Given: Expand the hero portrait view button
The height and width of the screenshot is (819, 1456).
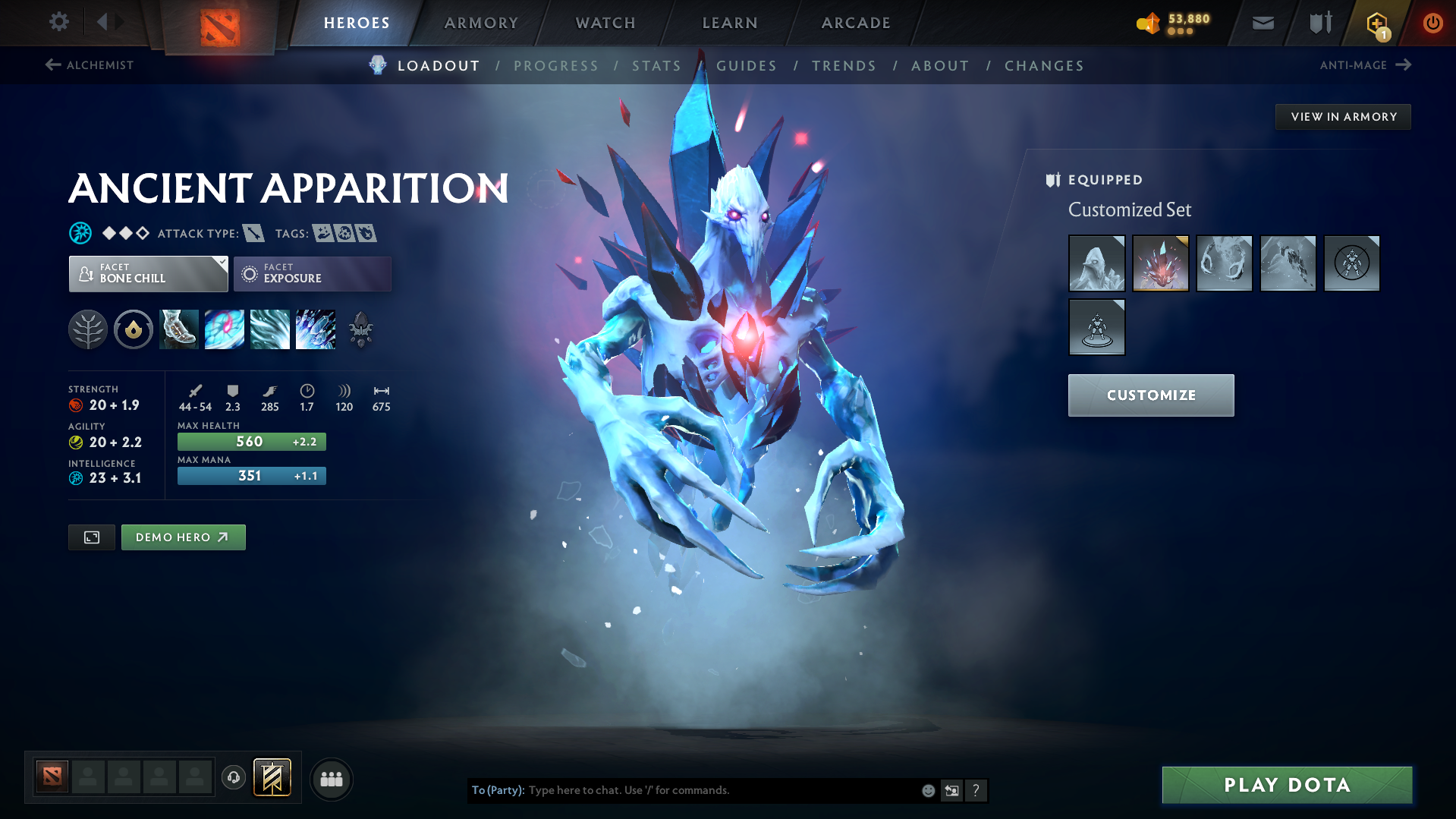Looking at the screenshot, I should (91, 537).
